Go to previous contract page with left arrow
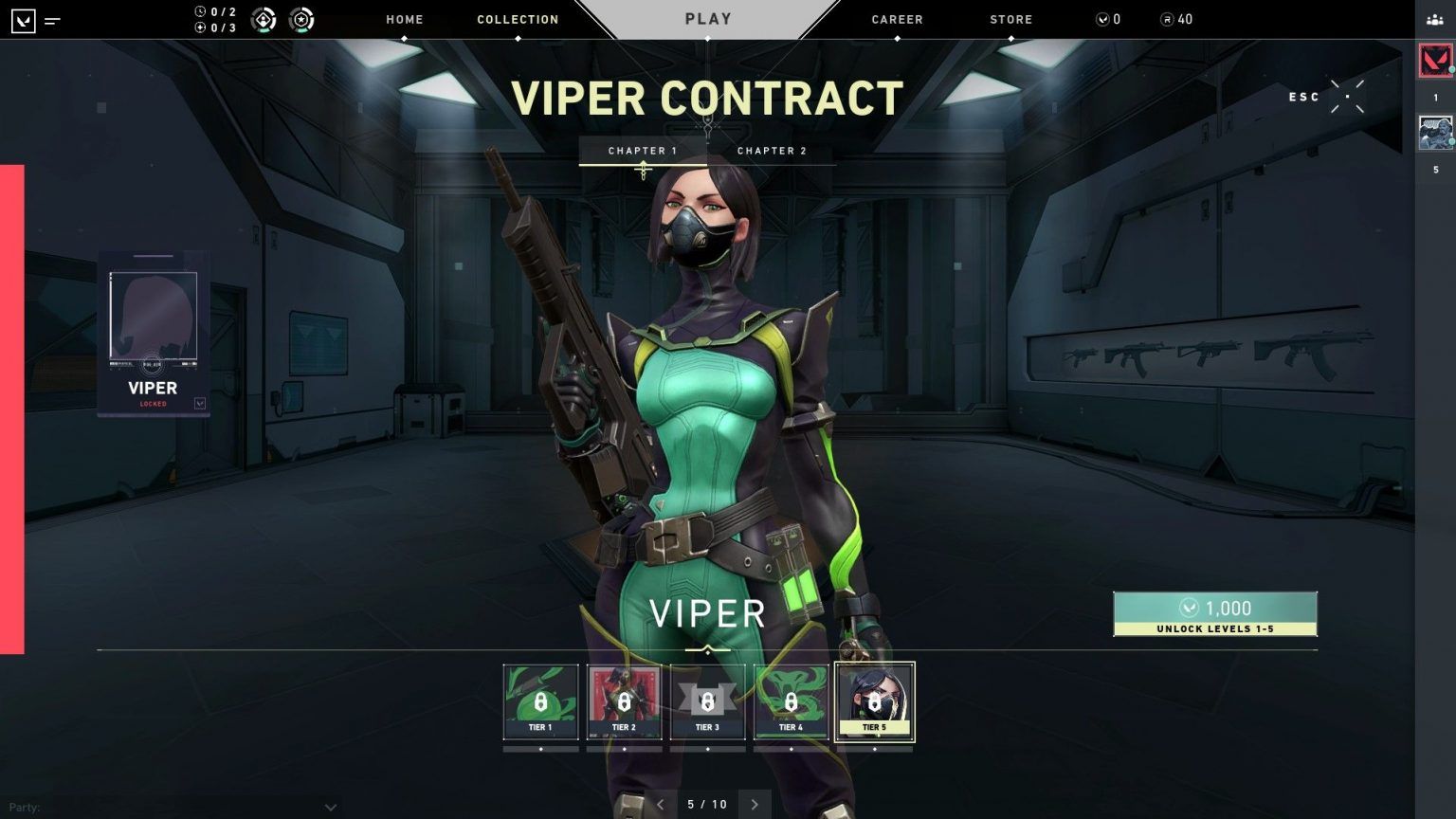 click(x=660, y=804)
